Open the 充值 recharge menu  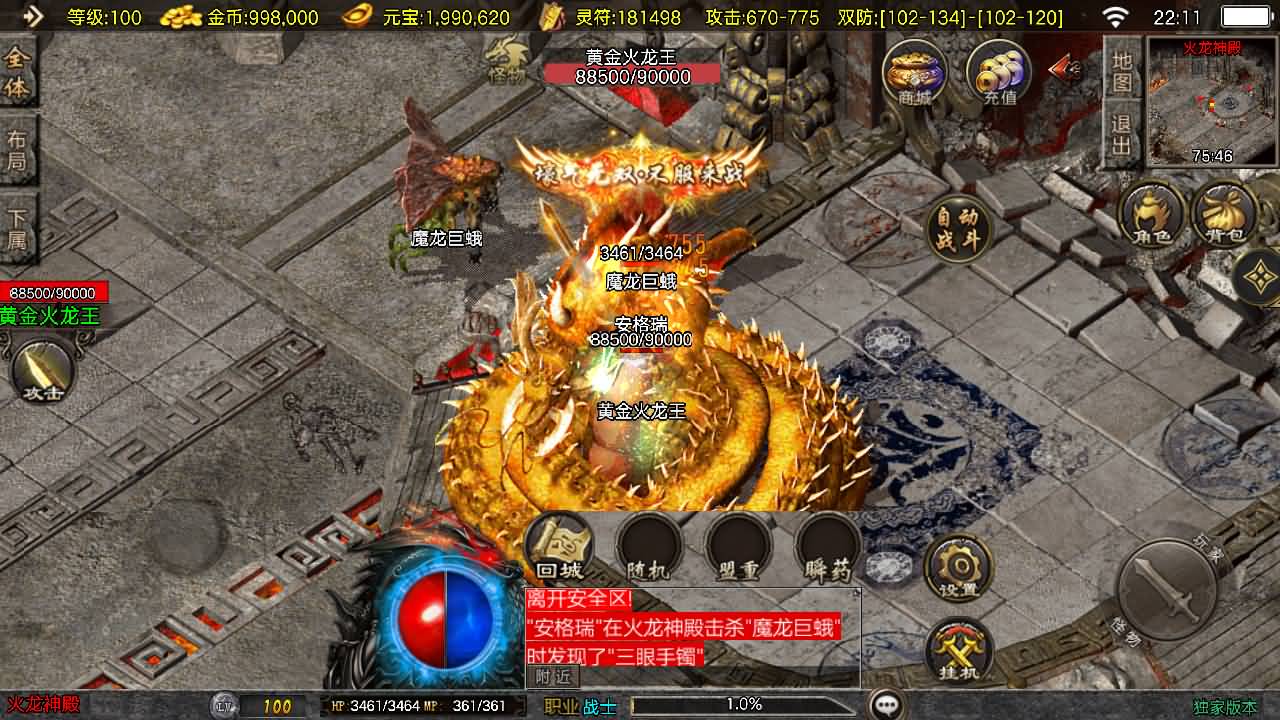(x=999, y=72)
